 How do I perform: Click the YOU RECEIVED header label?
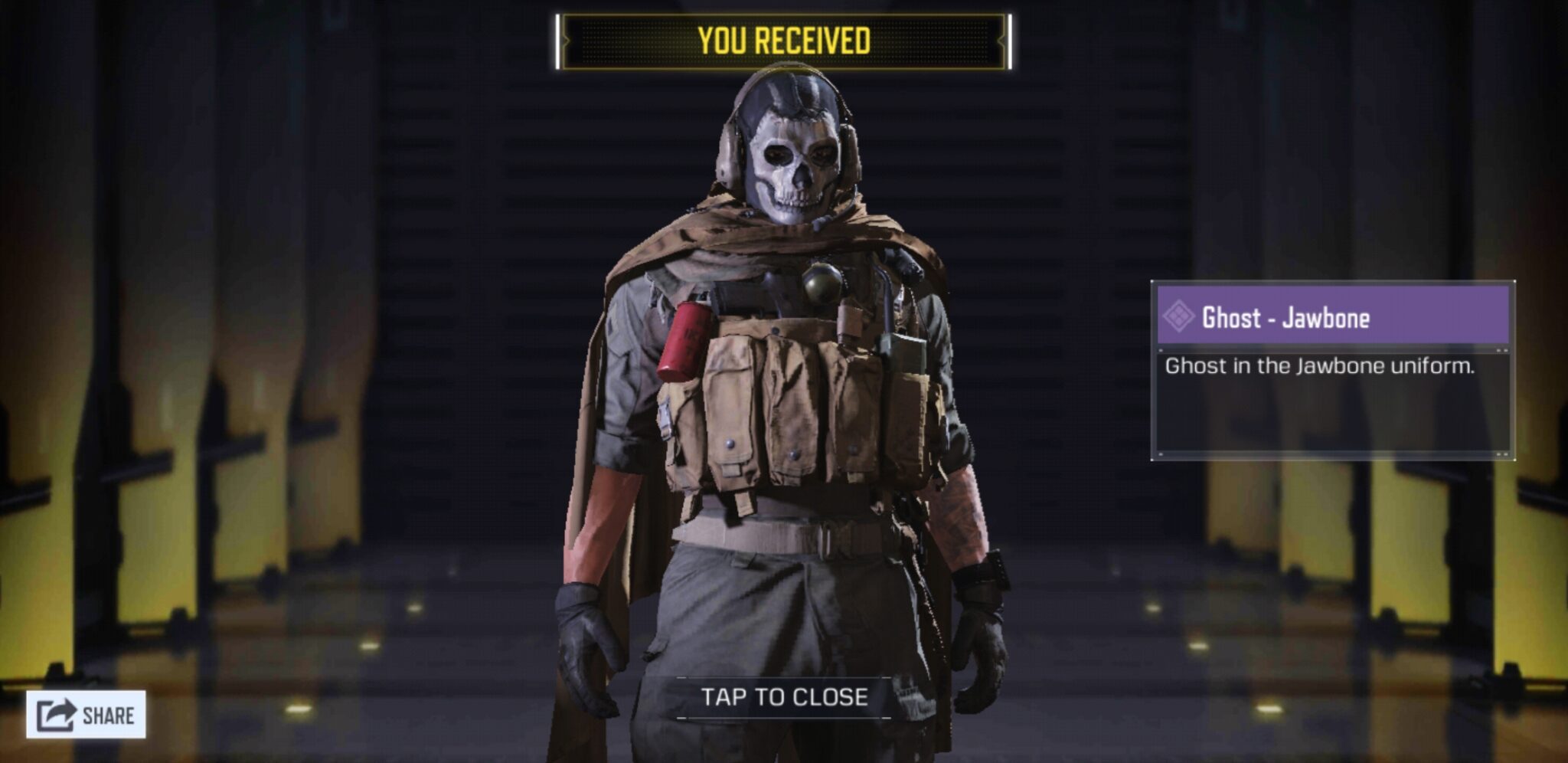coord(783,37)
